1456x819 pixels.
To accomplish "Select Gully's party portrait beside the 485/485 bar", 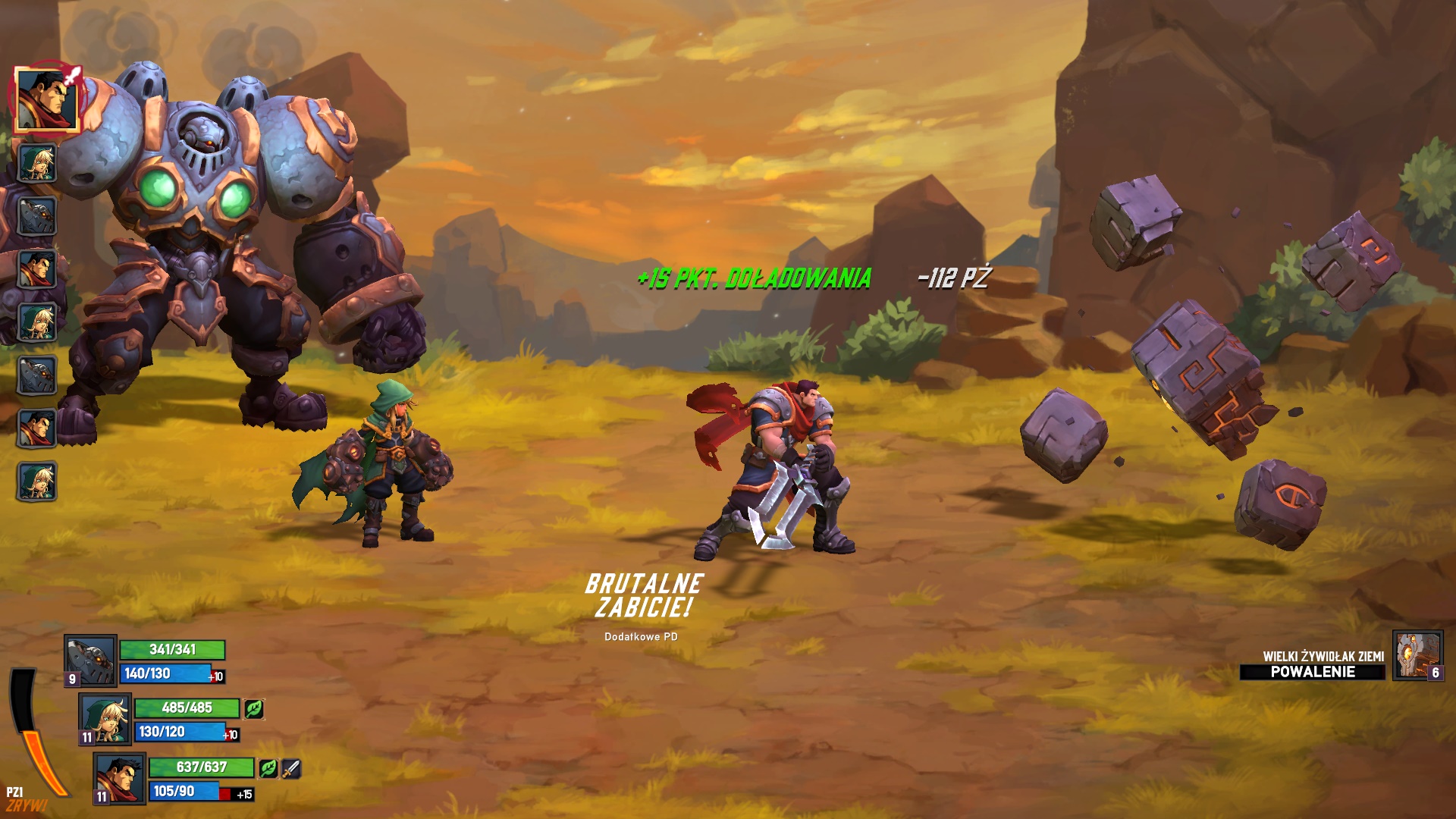I will pyautogui.click(x=105, y=717).
